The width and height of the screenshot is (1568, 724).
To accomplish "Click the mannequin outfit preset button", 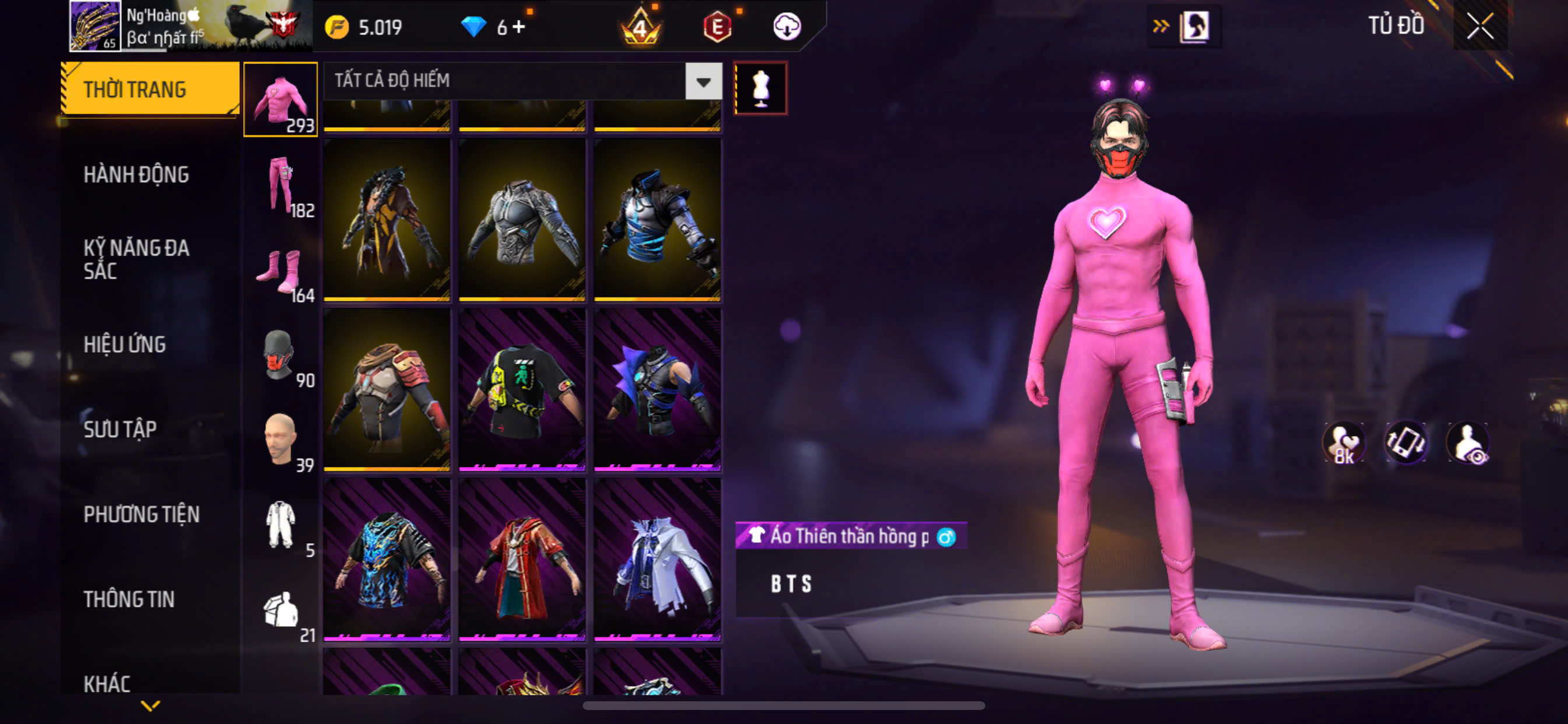I will [x=760, y=88].
